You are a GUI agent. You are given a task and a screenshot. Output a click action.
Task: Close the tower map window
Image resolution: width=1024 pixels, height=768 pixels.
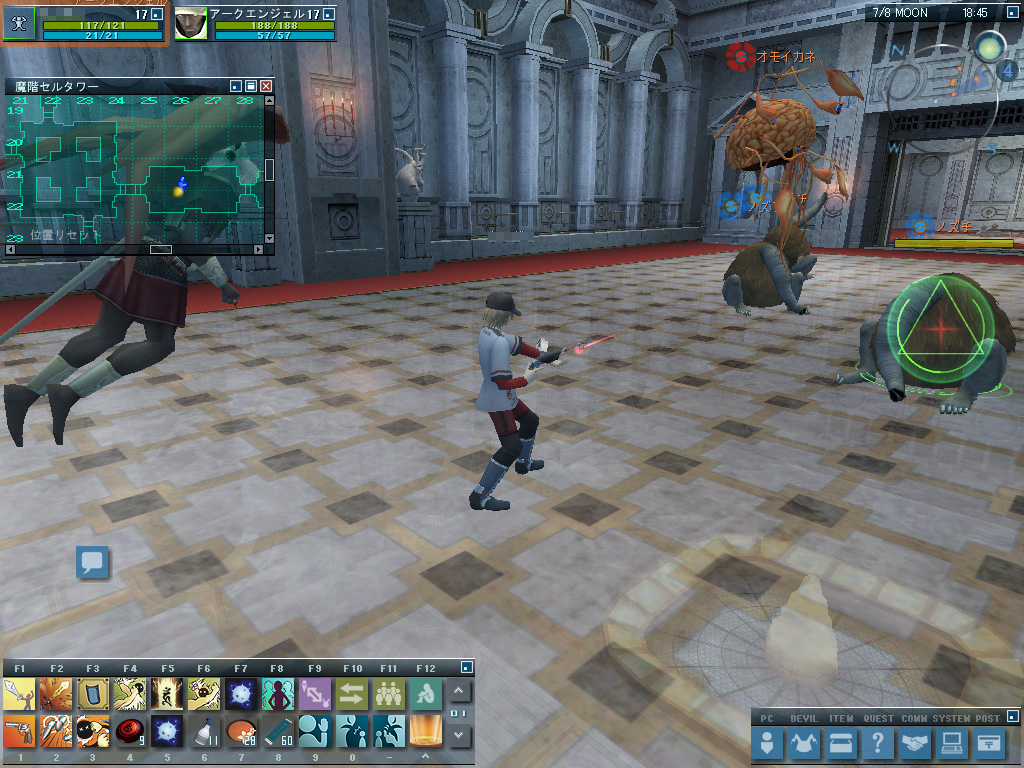(266, 87)
